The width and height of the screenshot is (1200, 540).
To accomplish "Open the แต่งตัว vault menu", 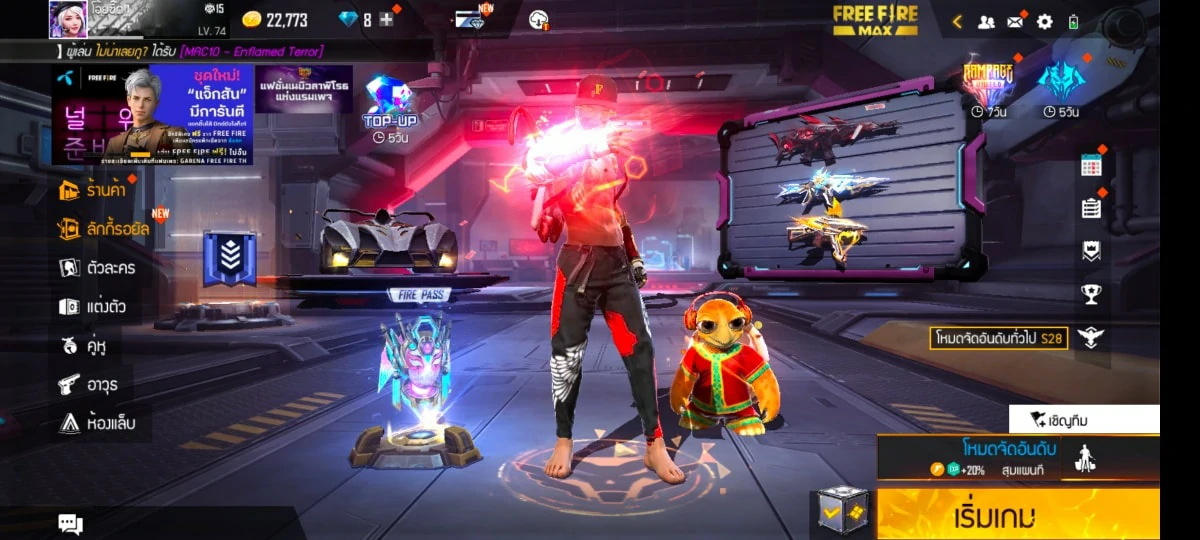I will tap(92, 307).
